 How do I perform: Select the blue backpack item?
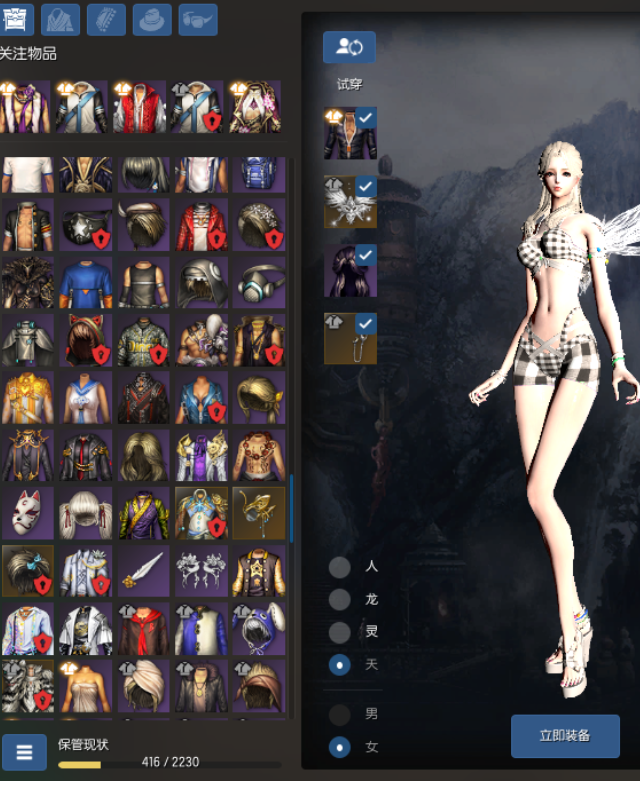point(260,174)
